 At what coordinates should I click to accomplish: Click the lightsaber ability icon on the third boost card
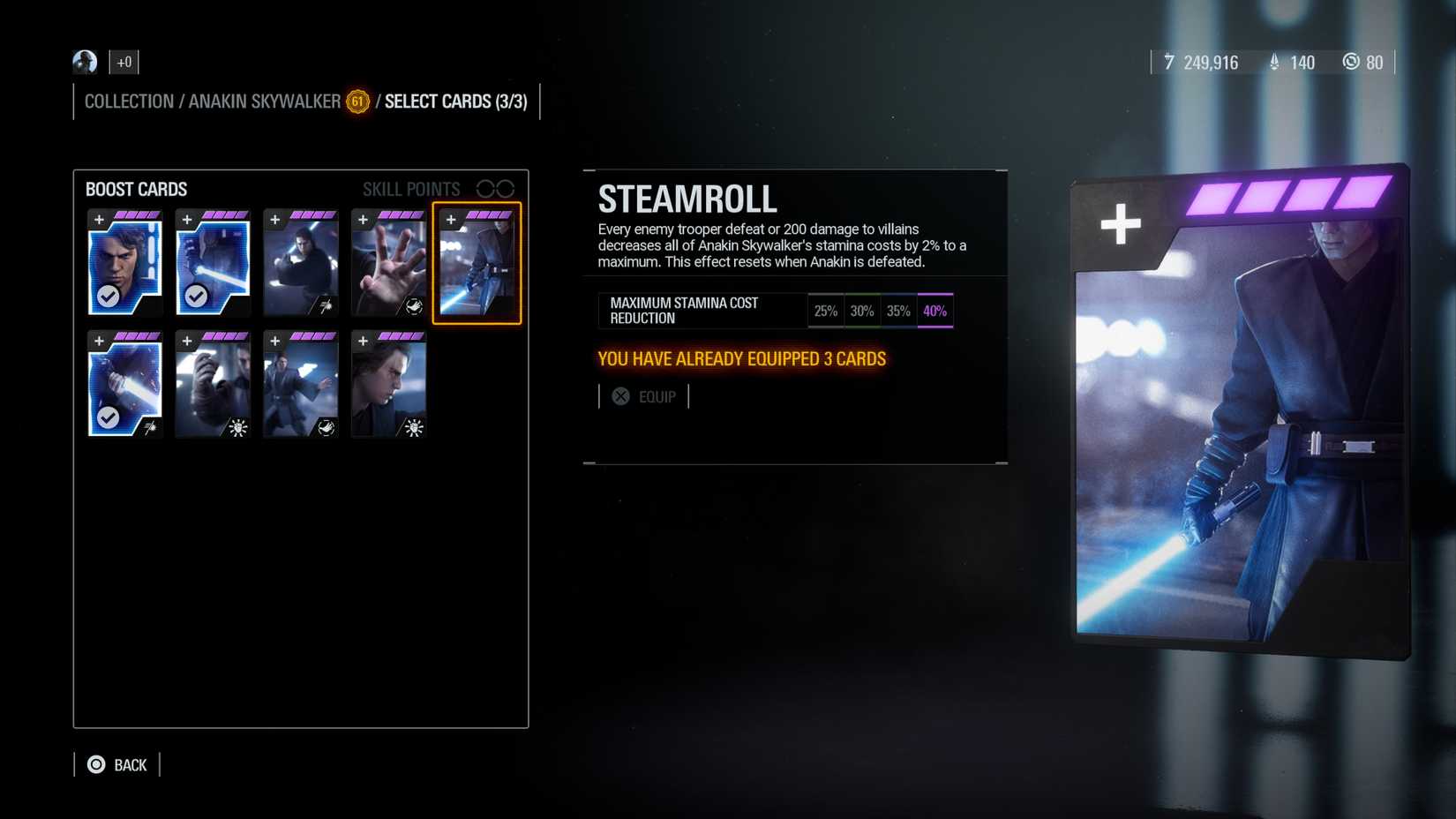[x=326, y=304]
